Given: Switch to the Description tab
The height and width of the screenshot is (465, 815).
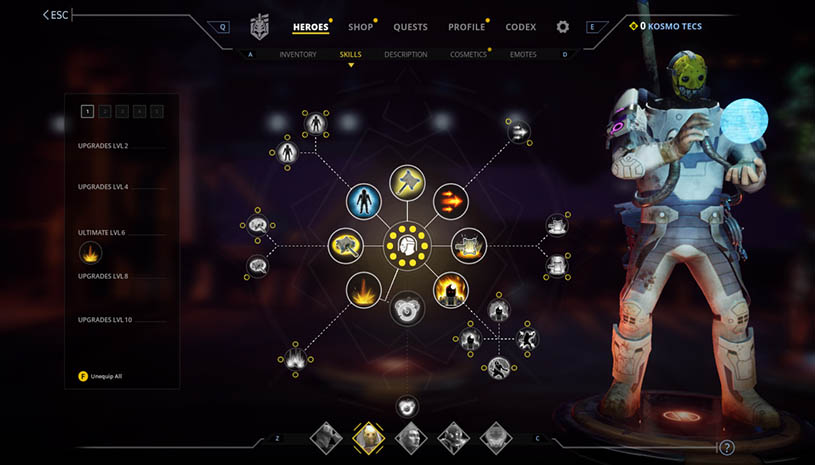Looking at the screenshot, I should (405, 54).
